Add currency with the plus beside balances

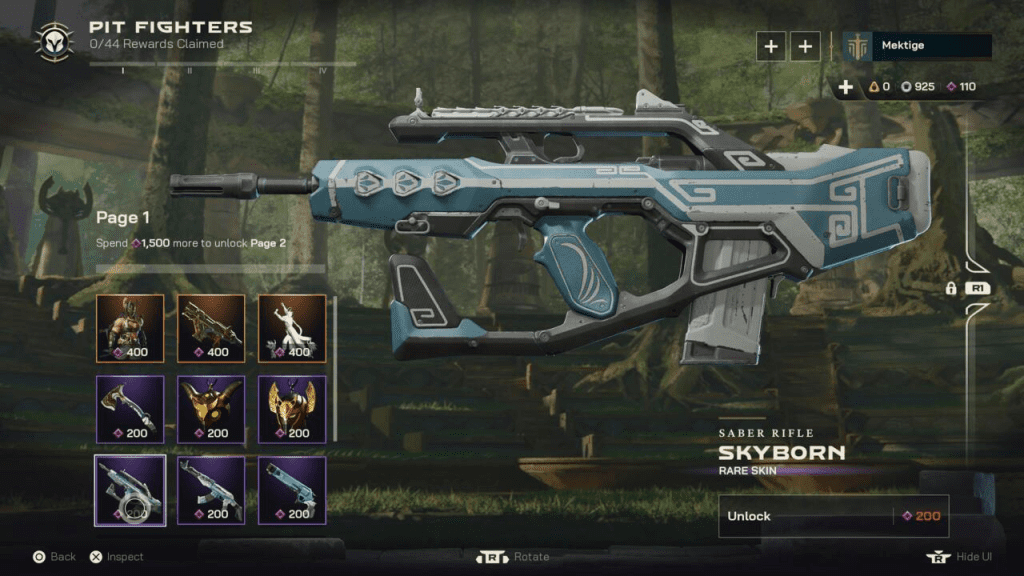(x=846, y=87)
